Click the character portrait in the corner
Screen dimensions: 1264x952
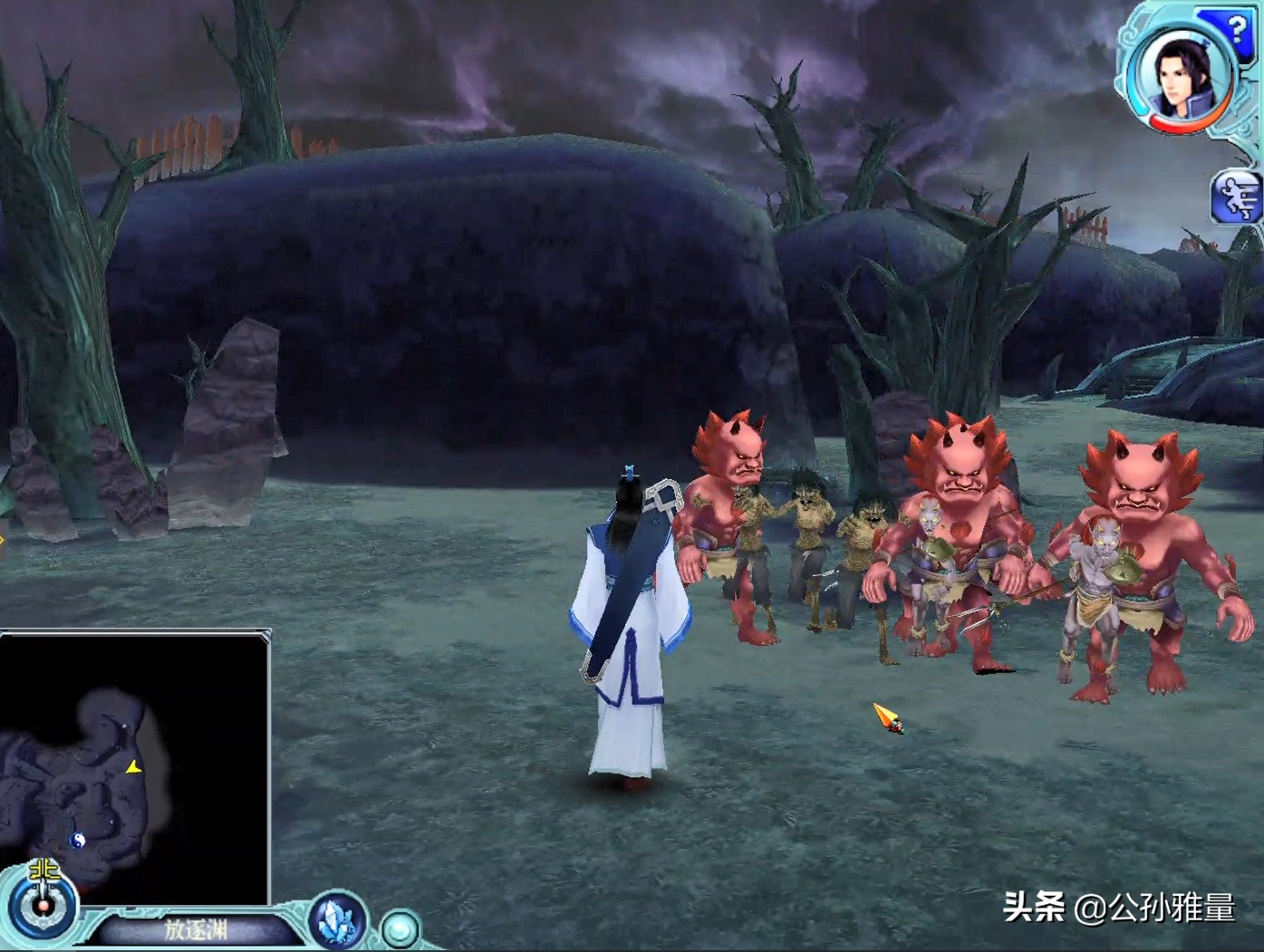[x=1181, y=75]
